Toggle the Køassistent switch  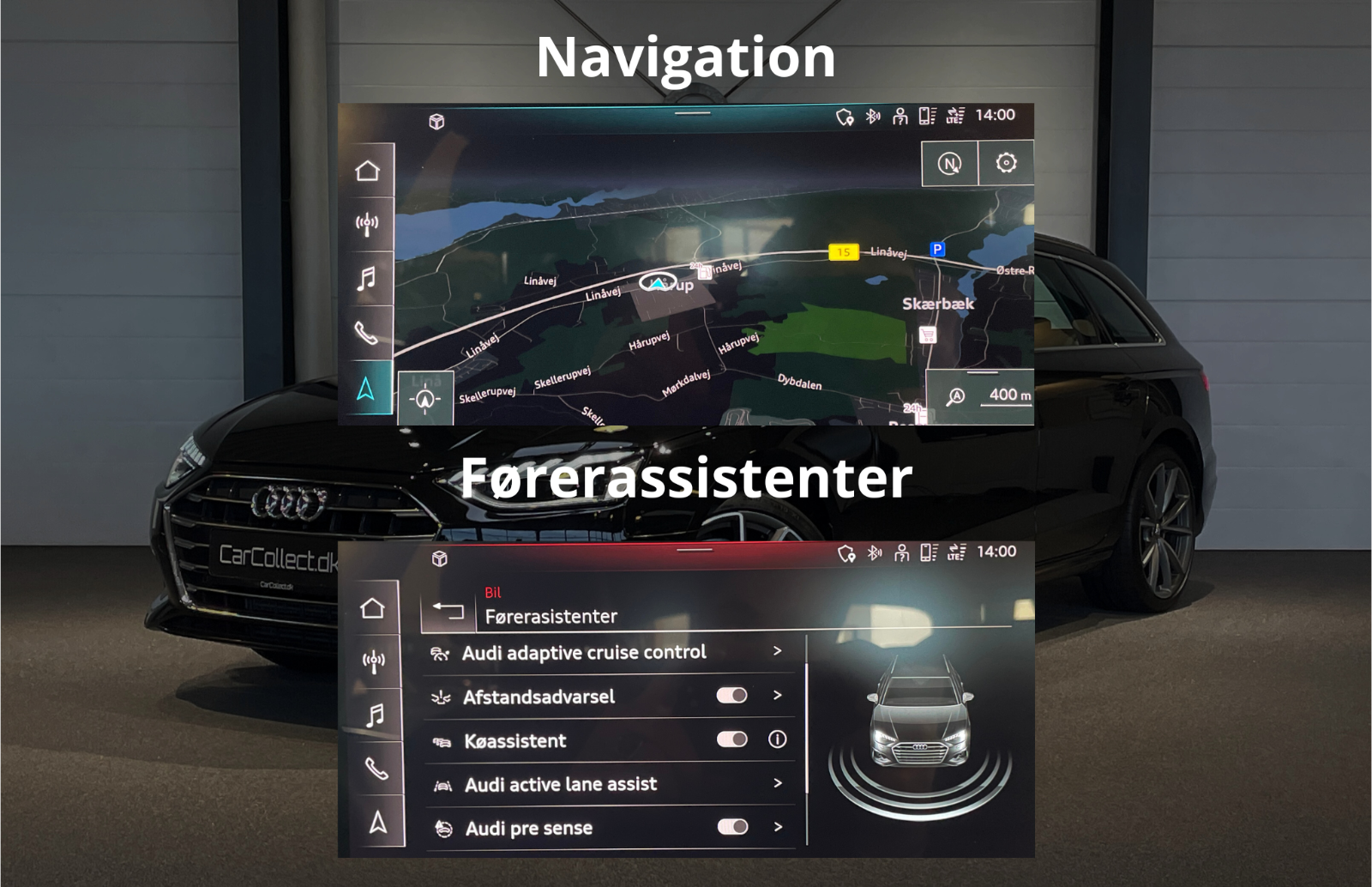[x=731, y=739]
